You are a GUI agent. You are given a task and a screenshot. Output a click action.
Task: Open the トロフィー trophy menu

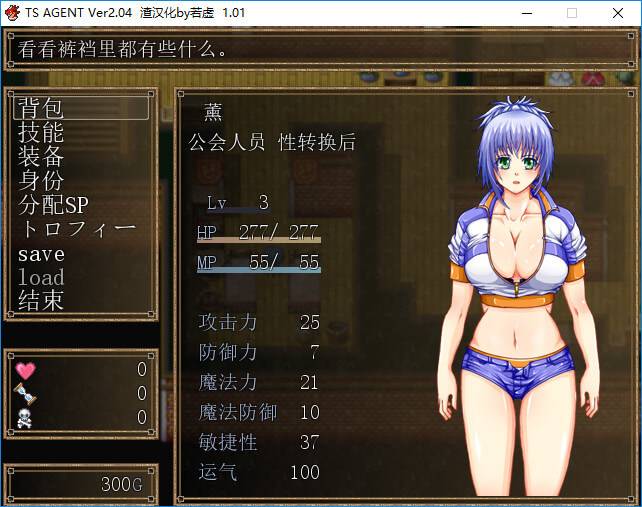tap(76, 228)
